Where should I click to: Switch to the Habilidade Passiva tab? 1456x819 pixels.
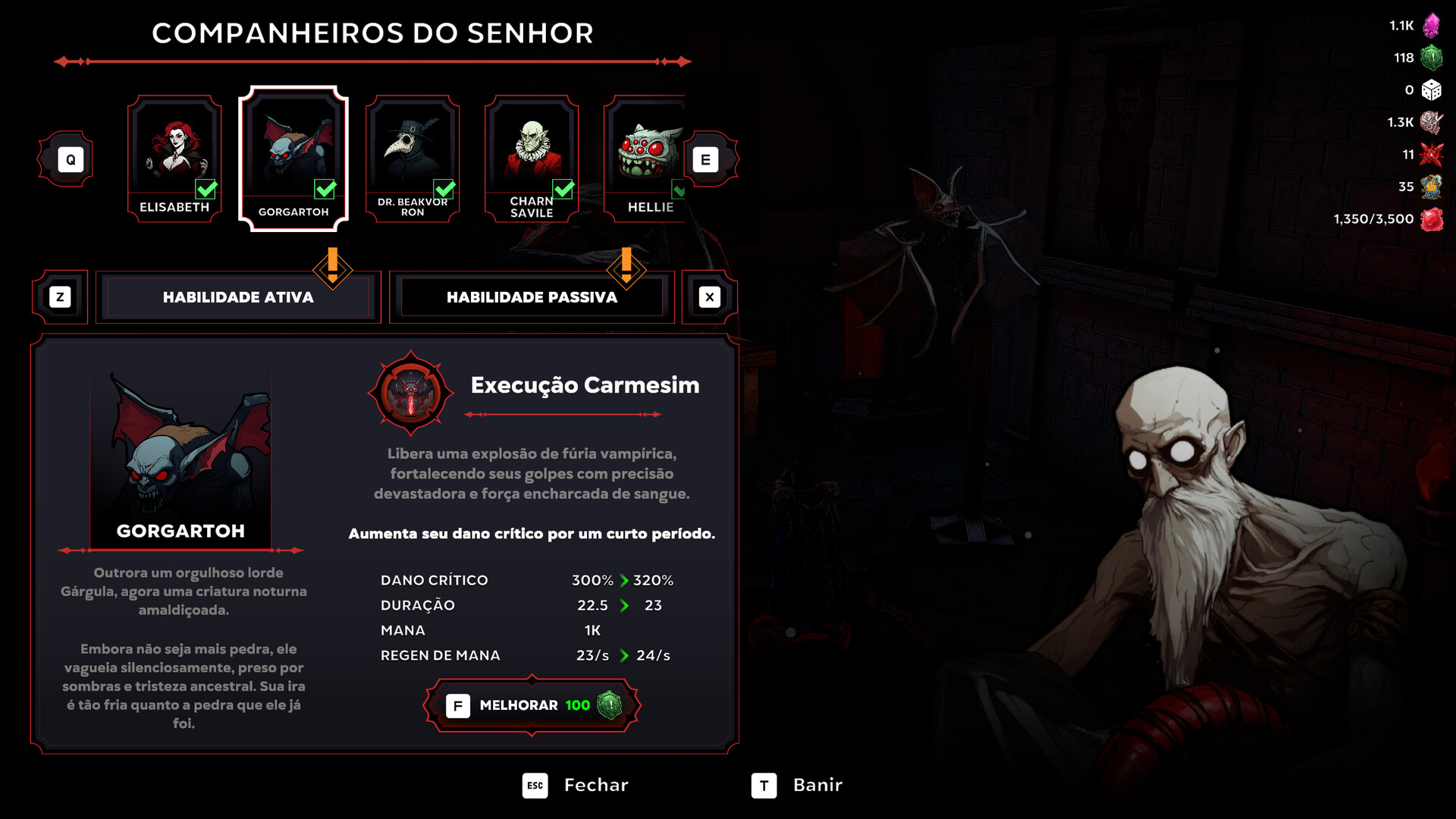[531, 297]
